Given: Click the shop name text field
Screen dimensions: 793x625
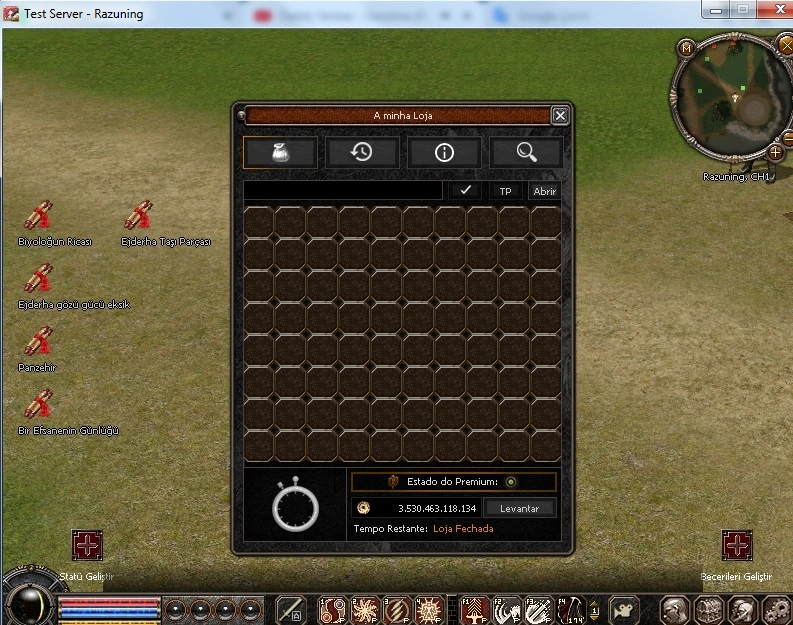Looking at the screenshot, I should (x=343, y=190).
